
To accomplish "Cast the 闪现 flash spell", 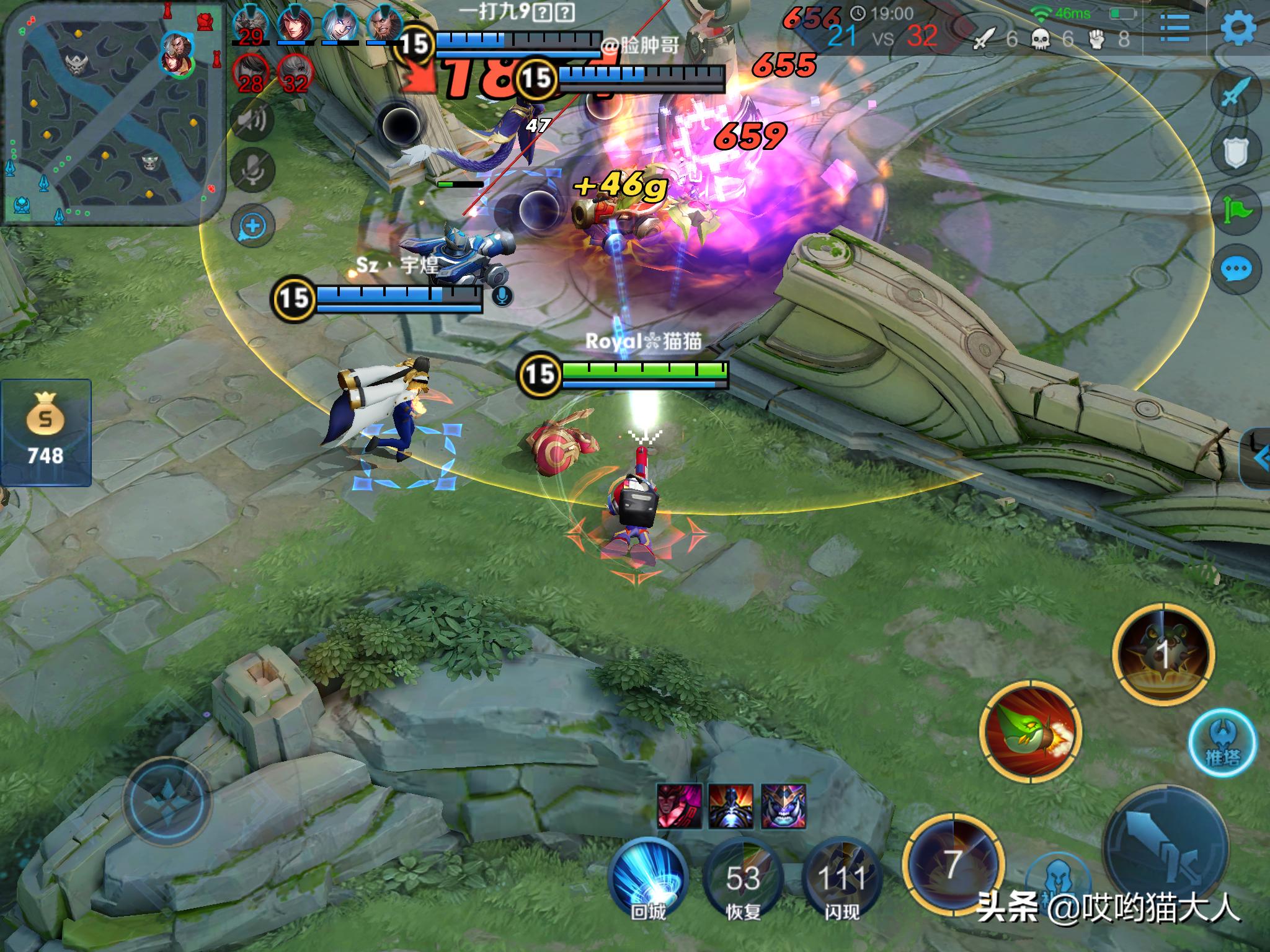I will coord(841,878).
